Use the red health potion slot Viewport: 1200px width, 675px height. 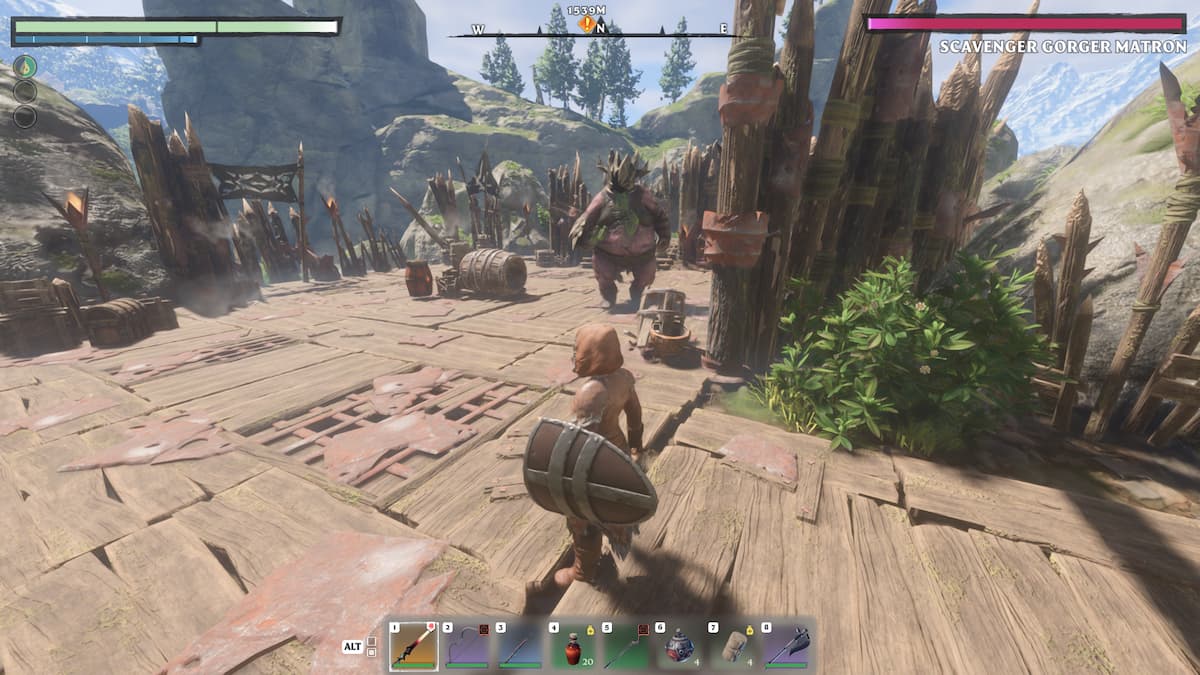[572, 646]
